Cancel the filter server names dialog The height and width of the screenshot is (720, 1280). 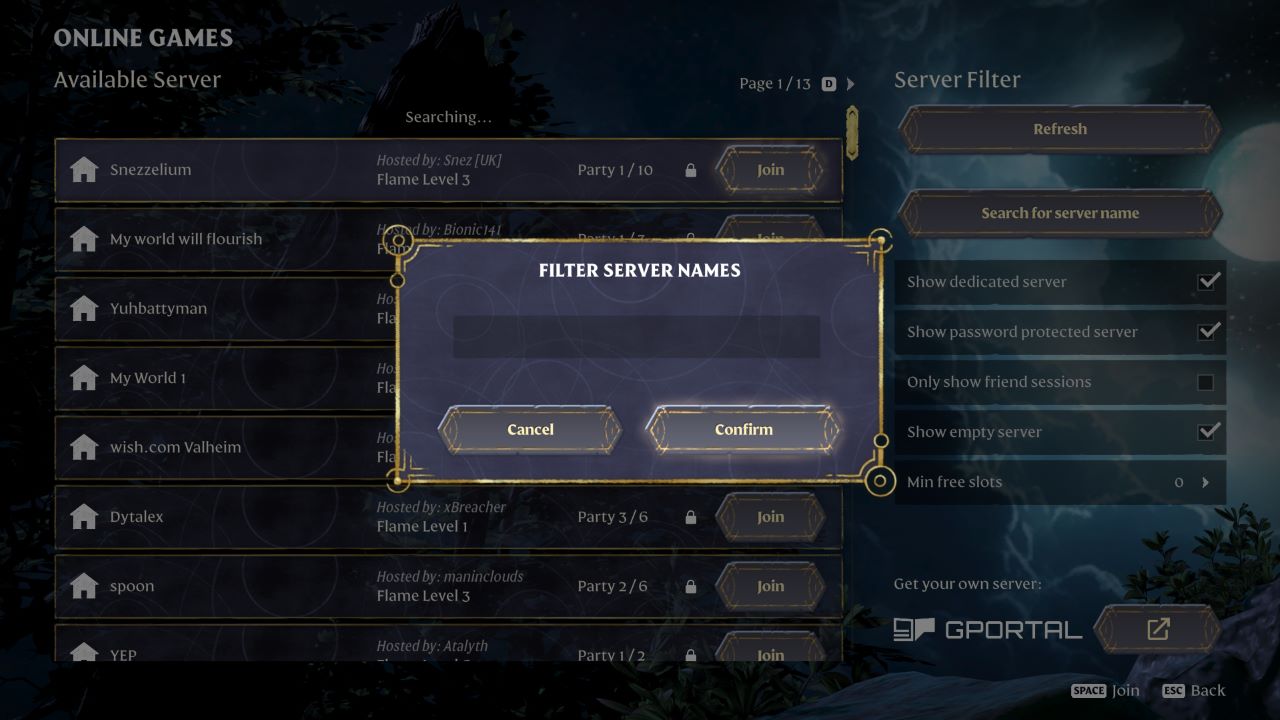529,429
